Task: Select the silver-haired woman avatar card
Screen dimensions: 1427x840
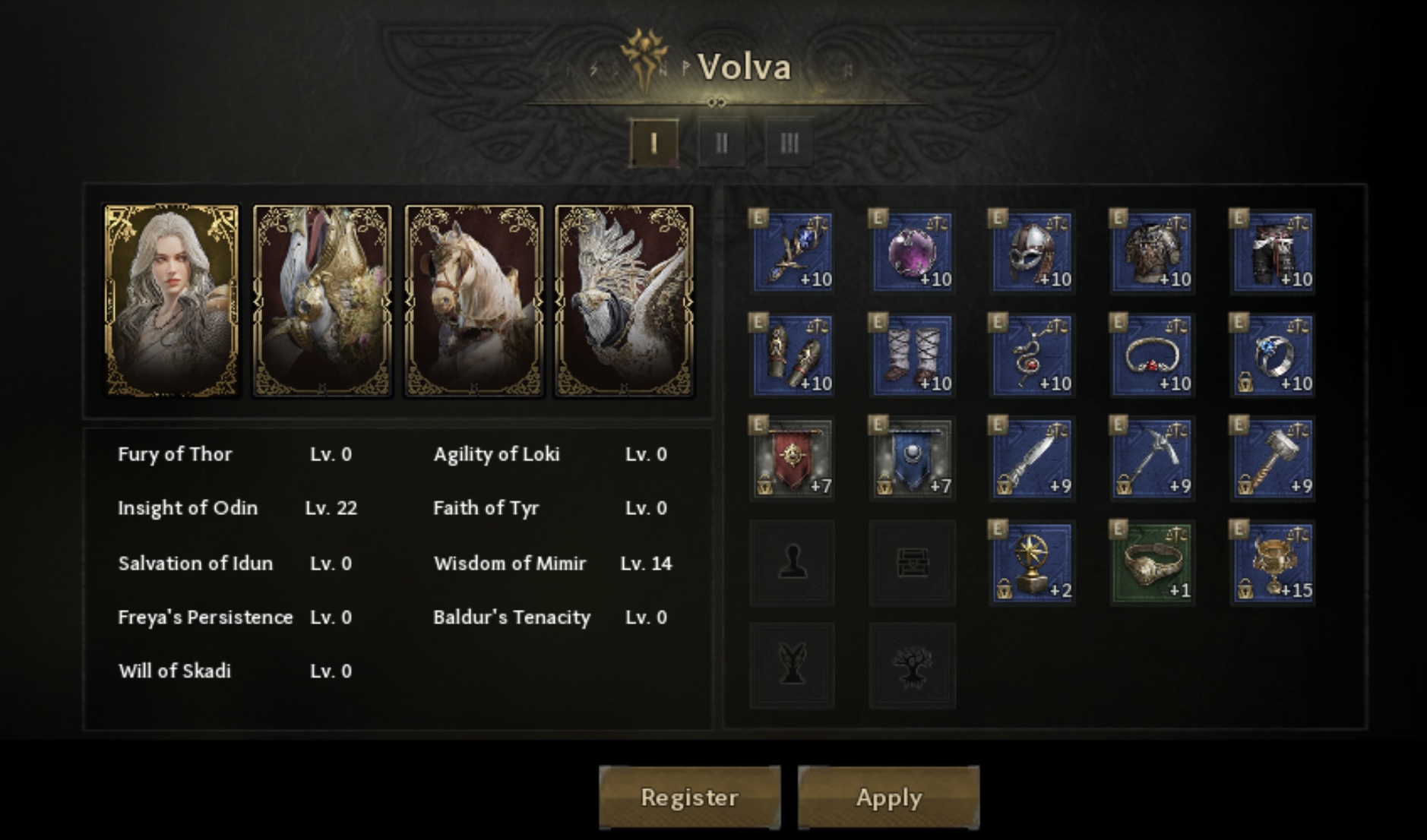Action: point(172,301)
